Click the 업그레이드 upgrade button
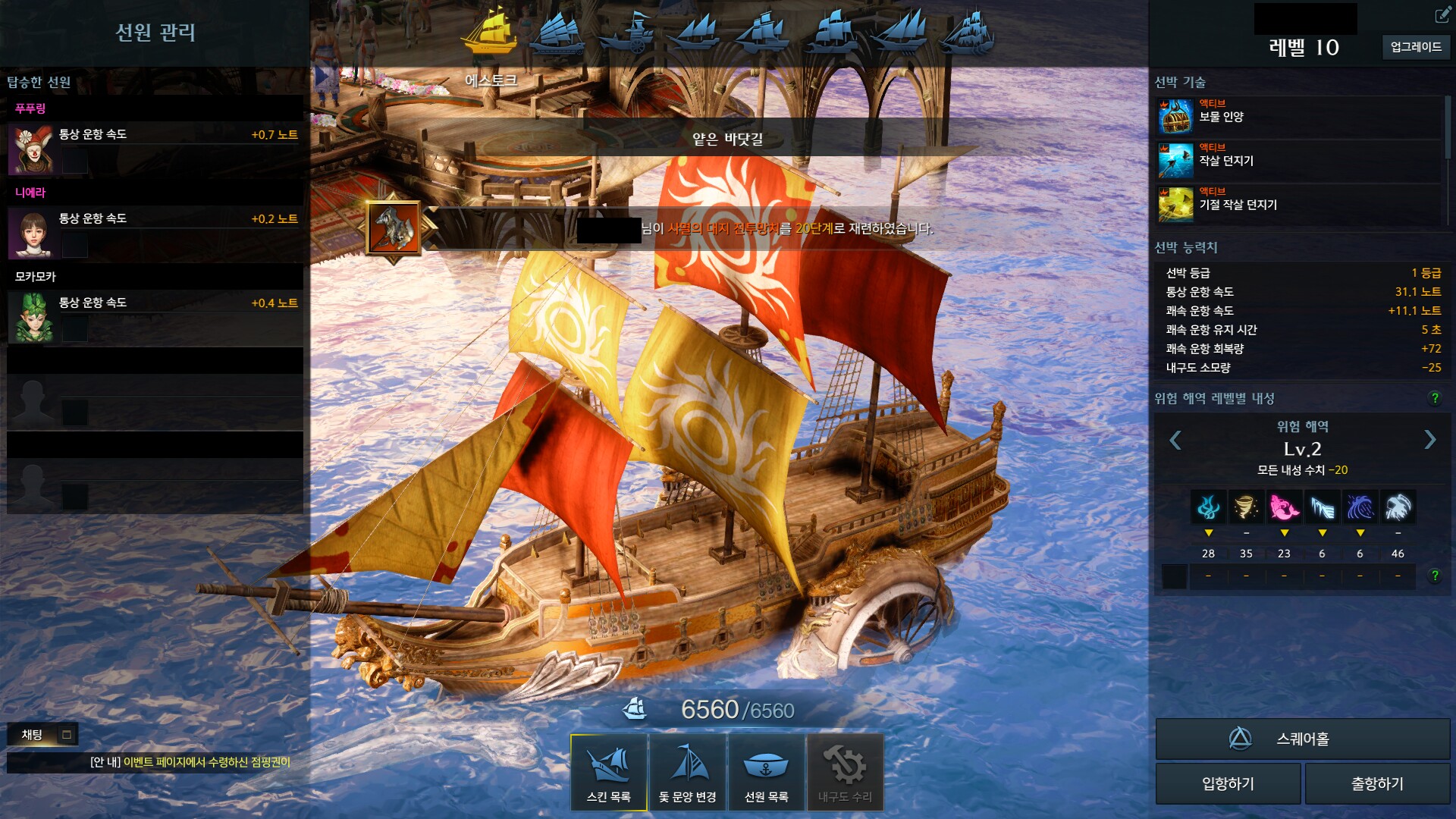The width and height of the screenshot is (1456, 819). 1415,47
